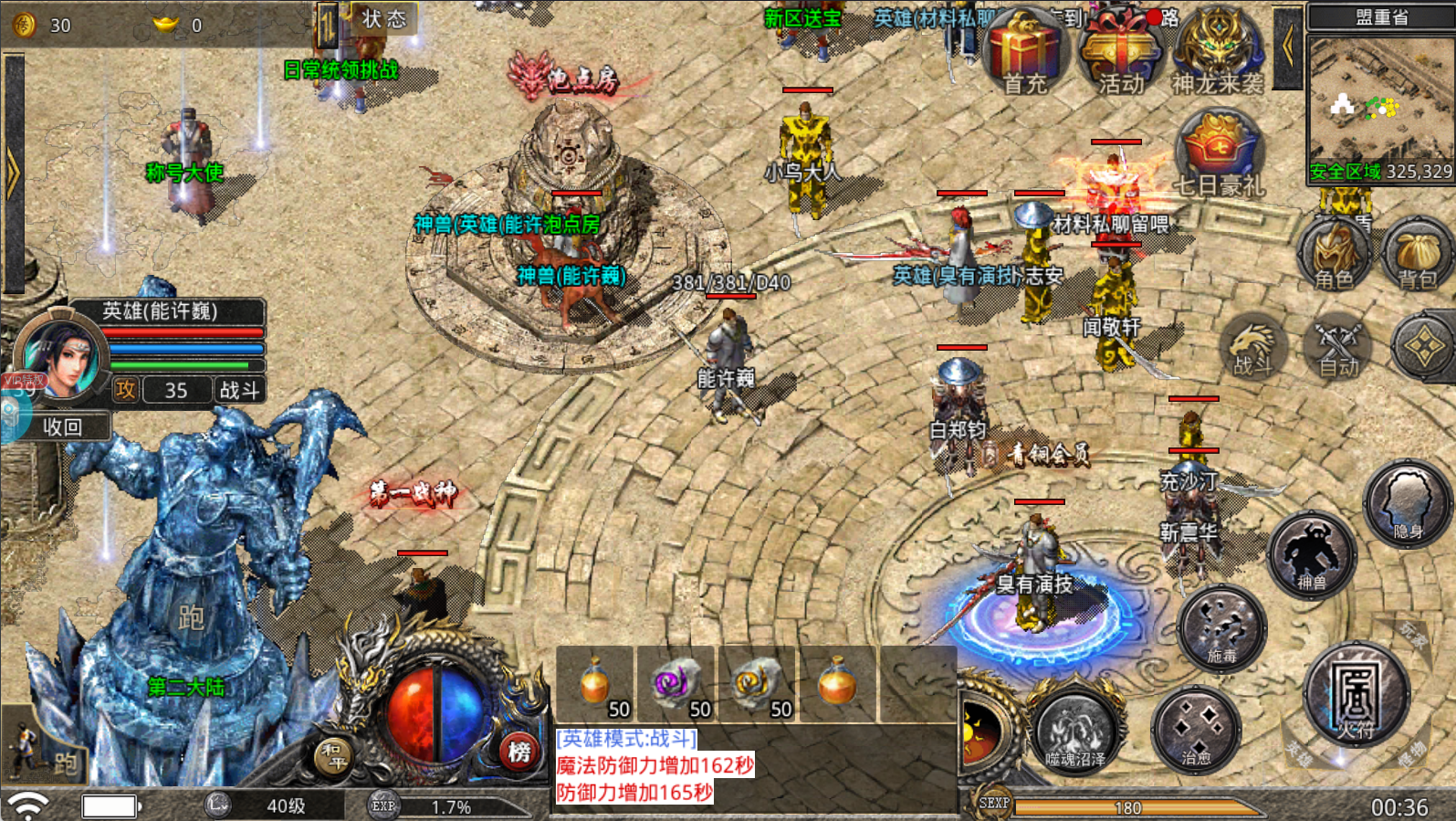Claim the 七日豪礼 seven-day gift
1456x821 pixels.
pos(1219,153)
